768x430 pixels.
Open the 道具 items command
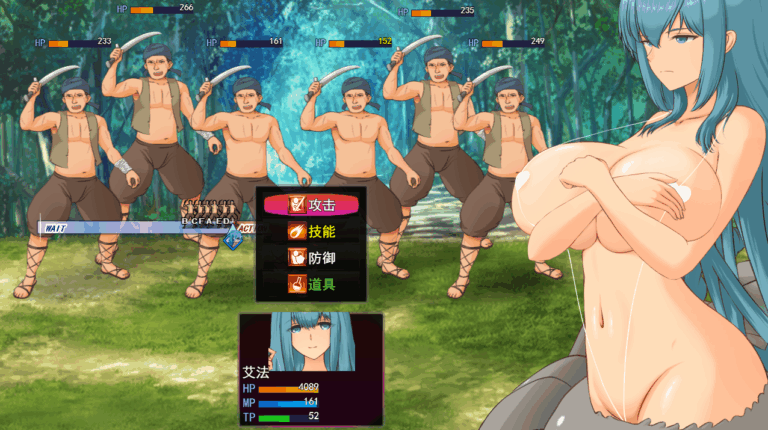click(x=309, y=283)
